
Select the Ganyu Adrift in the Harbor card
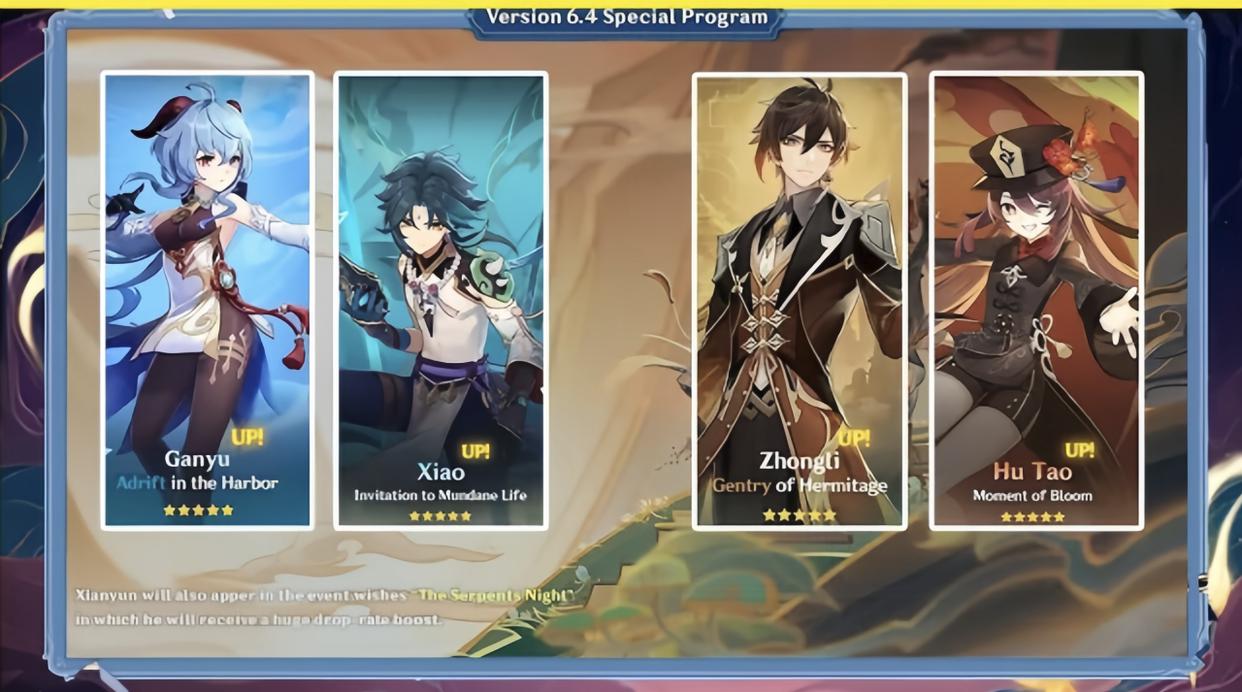207,300
